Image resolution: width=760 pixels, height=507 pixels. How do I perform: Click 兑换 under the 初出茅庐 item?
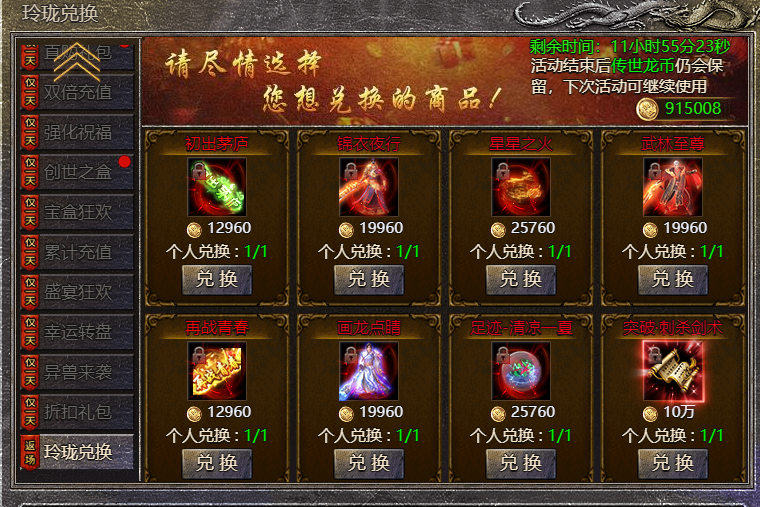pyautogui.click(x=217, y=279)
